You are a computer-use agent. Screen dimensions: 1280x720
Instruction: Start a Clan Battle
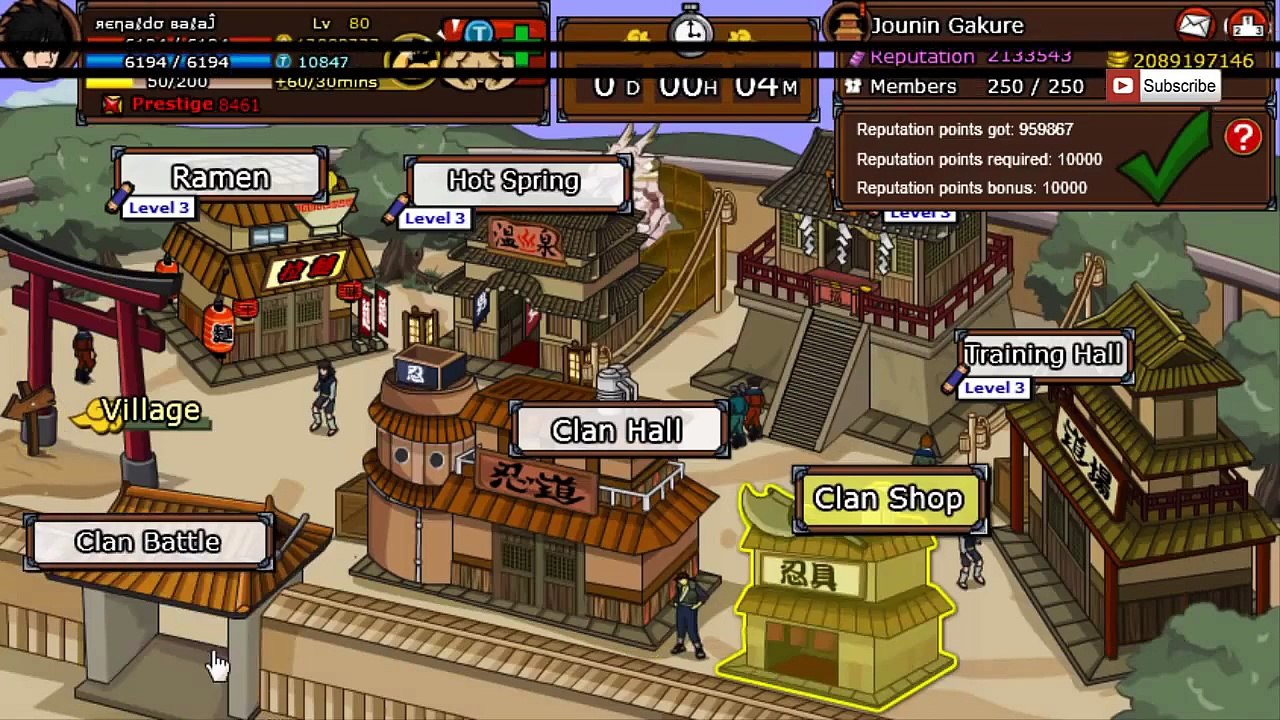point(148,542)
